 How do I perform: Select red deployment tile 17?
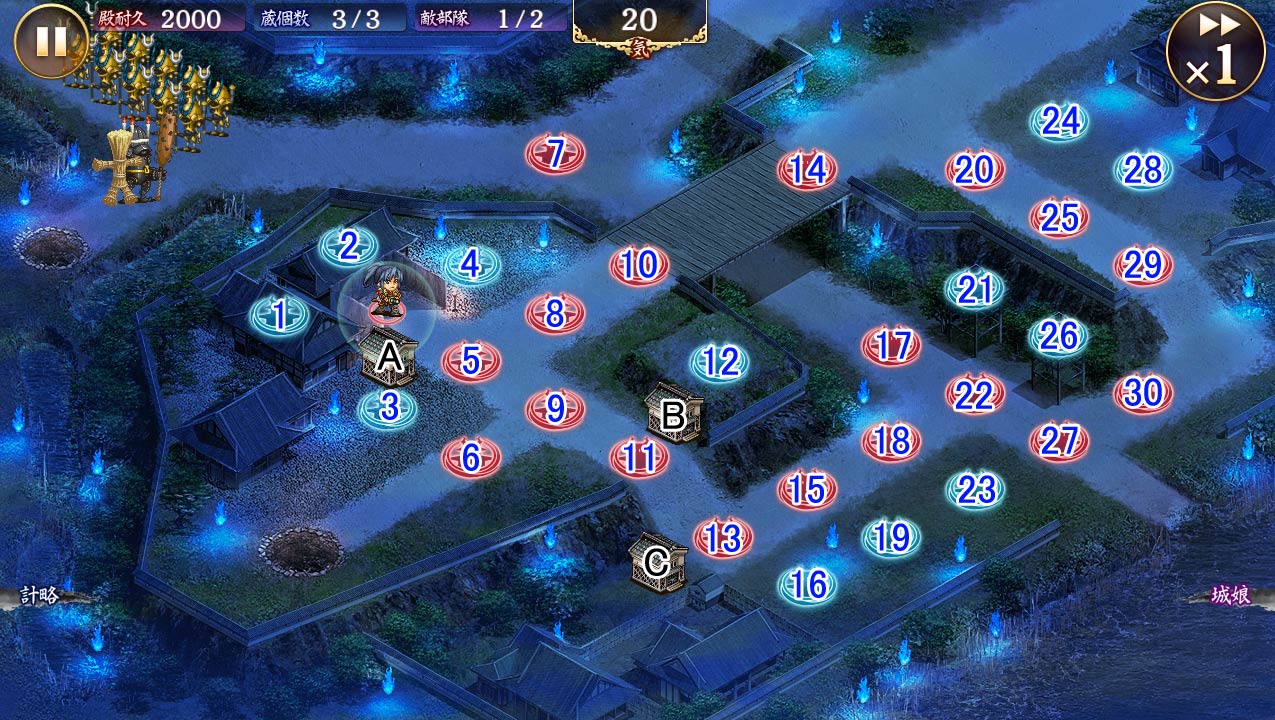point(891,345)
